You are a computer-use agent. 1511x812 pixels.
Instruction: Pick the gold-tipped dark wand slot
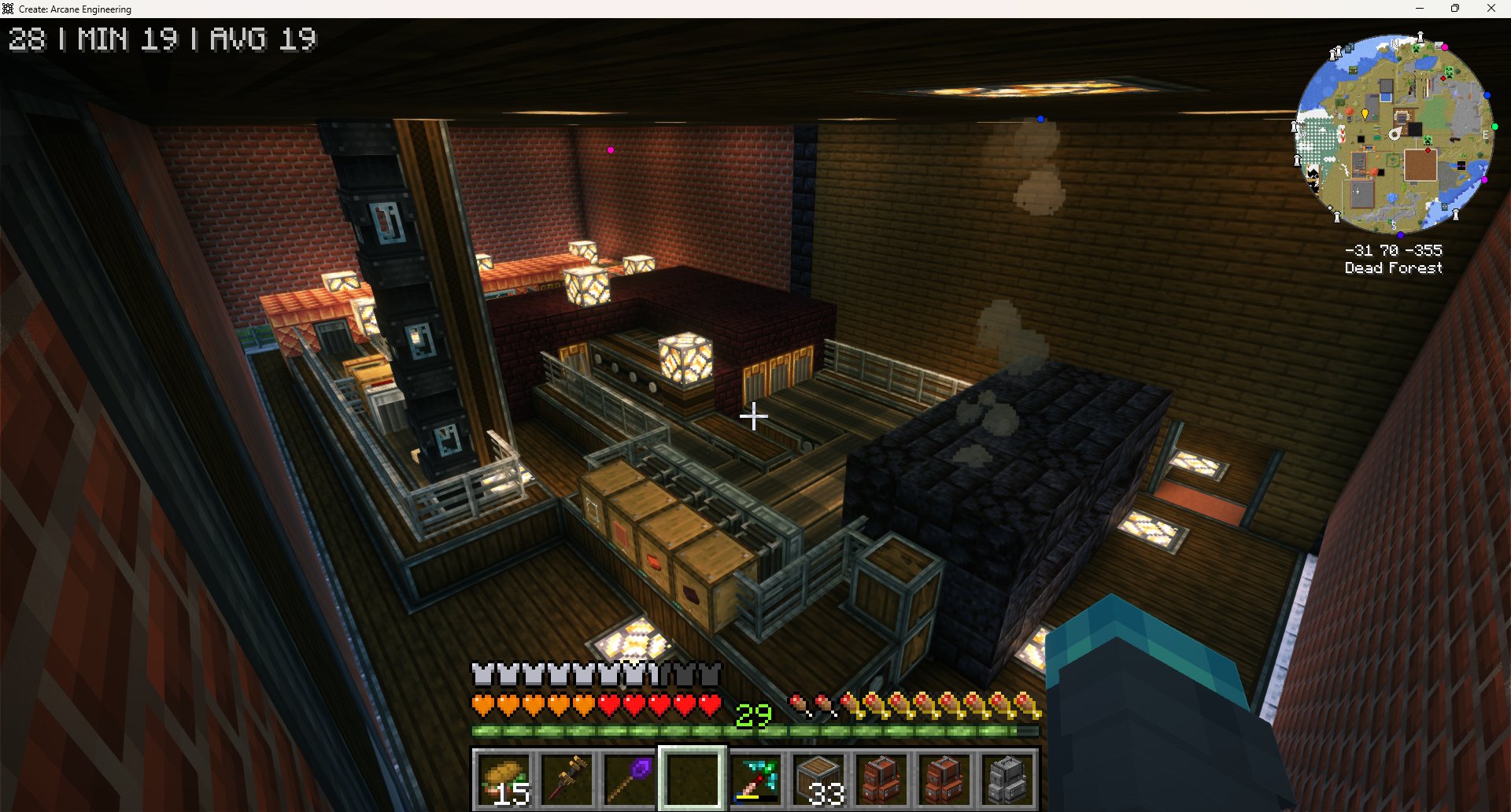(x=567, y=778)
